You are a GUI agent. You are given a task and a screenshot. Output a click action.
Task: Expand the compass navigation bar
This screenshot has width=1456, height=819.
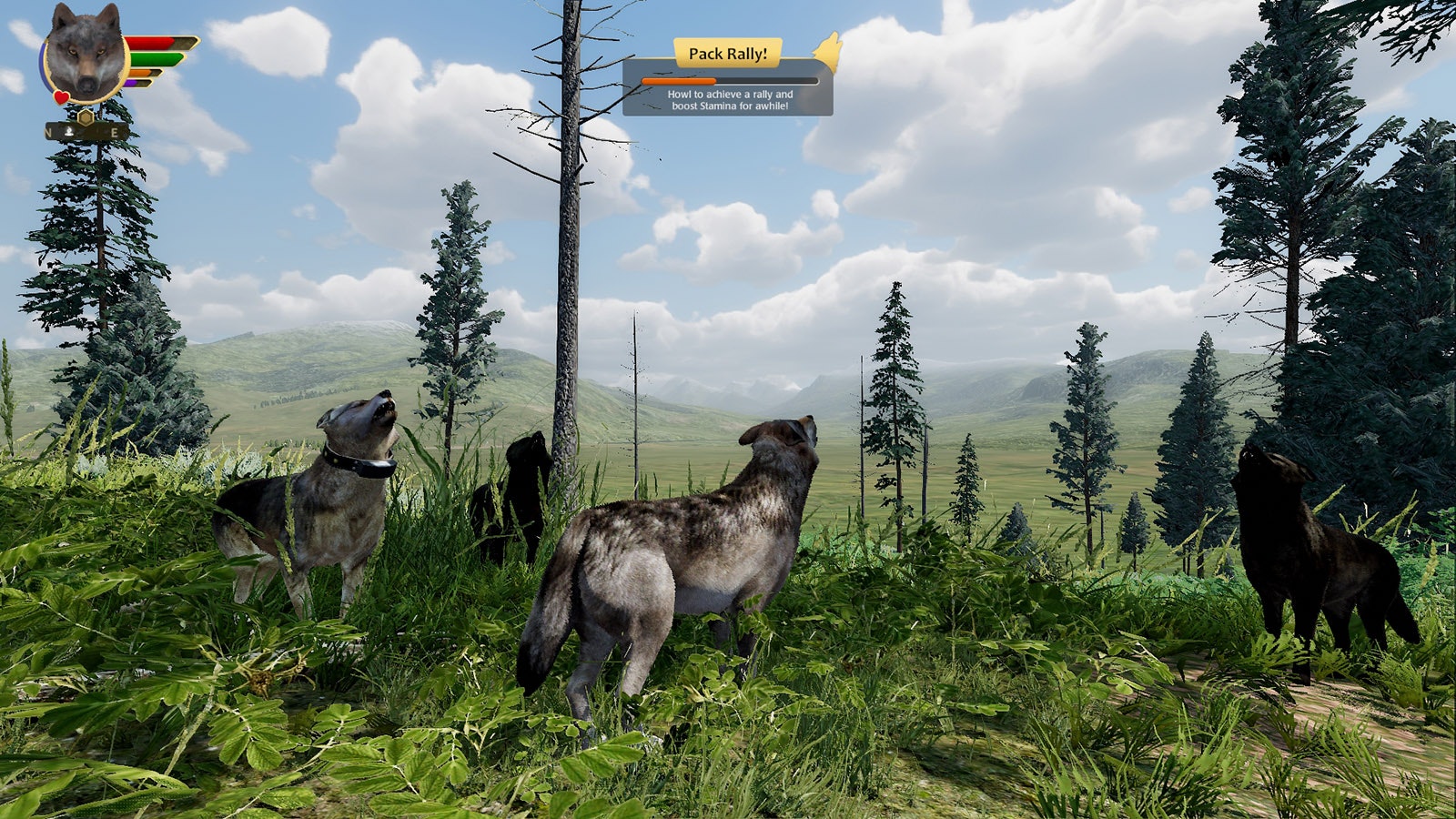[80, 131]
